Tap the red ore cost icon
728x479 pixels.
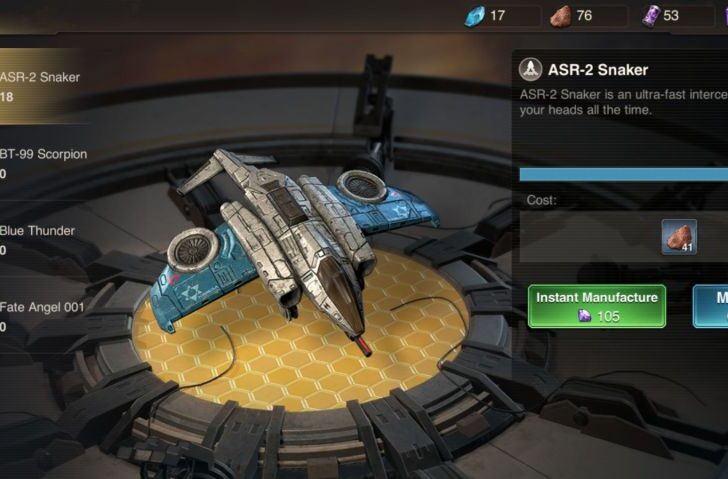679,238
